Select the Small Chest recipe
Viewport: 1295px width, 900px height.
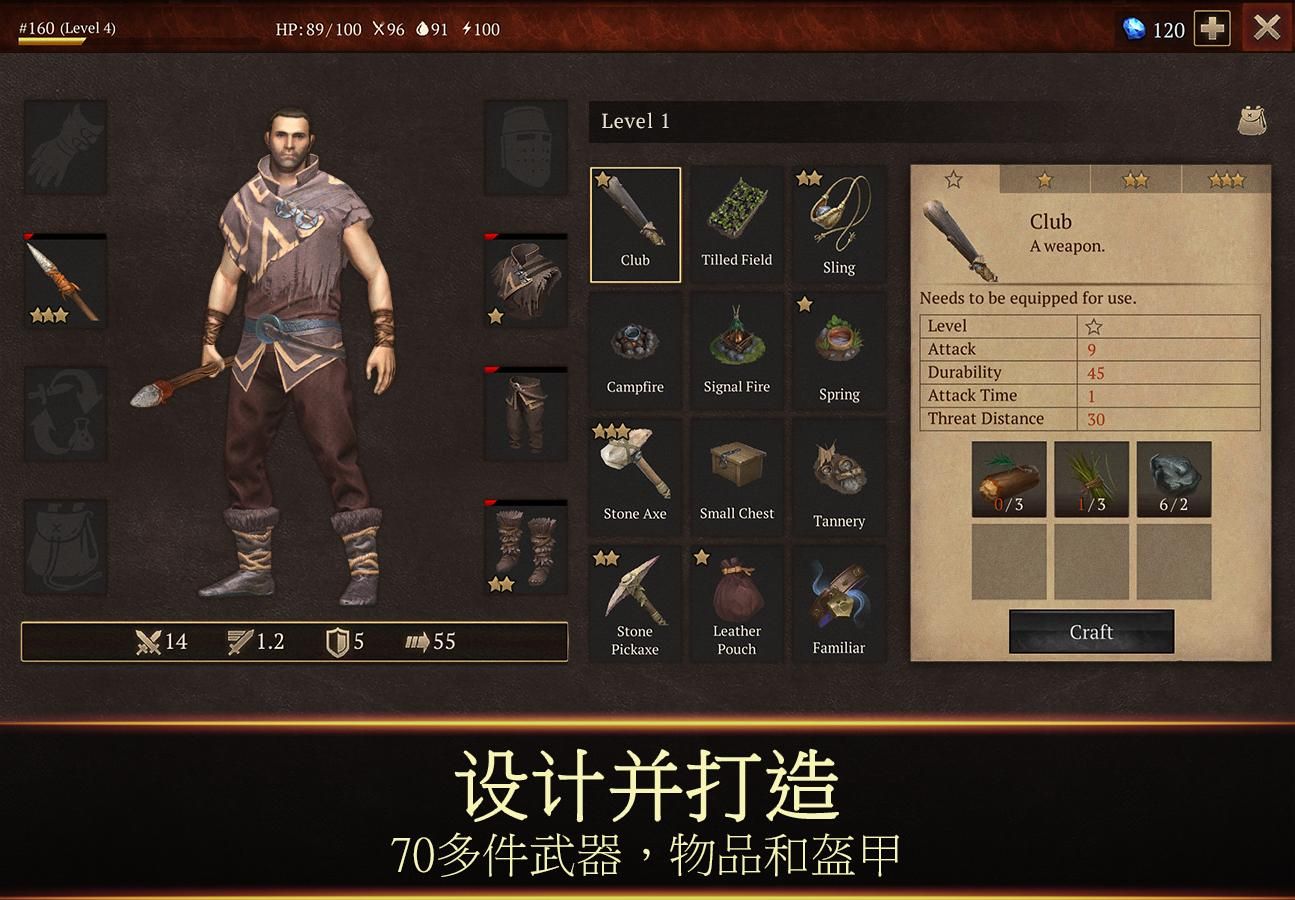click(737, 477)
